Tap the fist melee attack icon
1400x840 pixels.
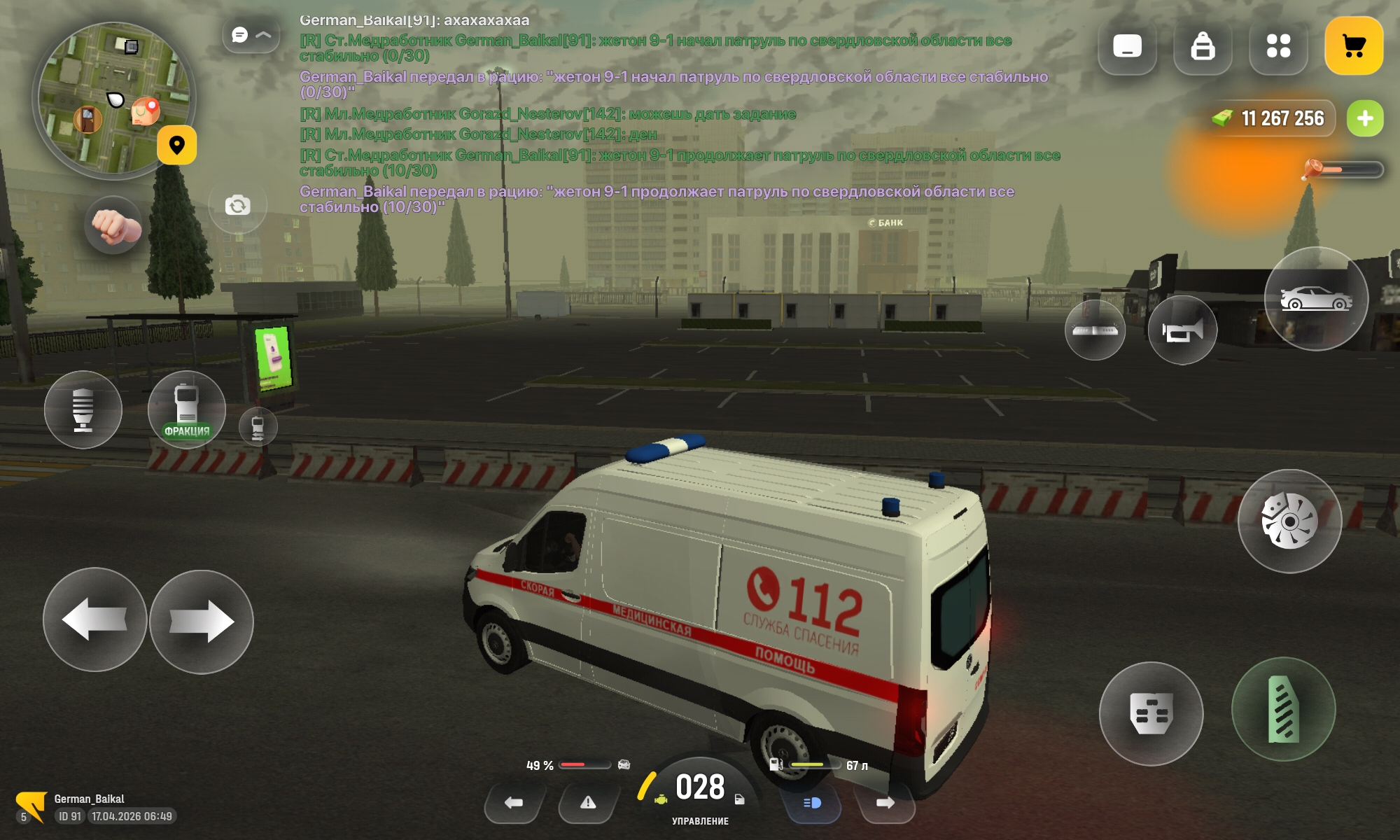click(112, 225)
